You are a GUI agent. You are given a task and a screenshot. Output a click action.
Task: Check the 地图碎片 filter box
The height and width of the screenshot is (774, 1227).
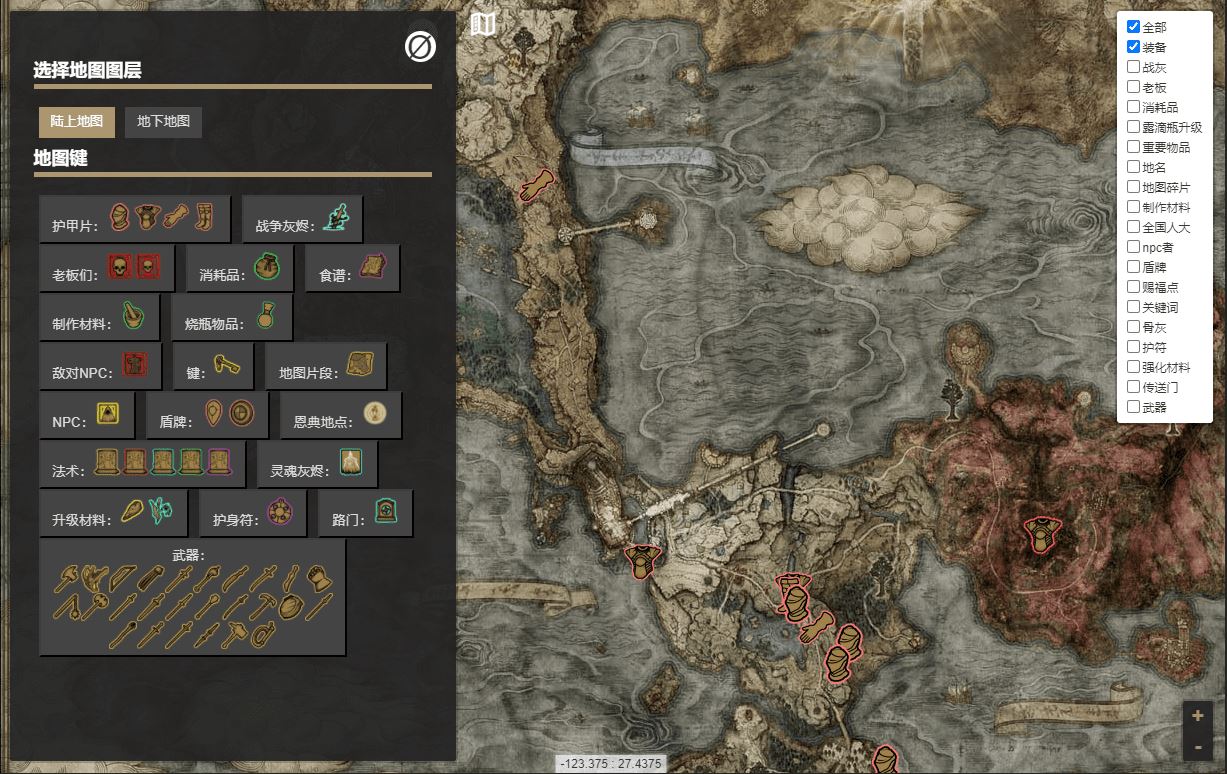(x=1133, y=187)
